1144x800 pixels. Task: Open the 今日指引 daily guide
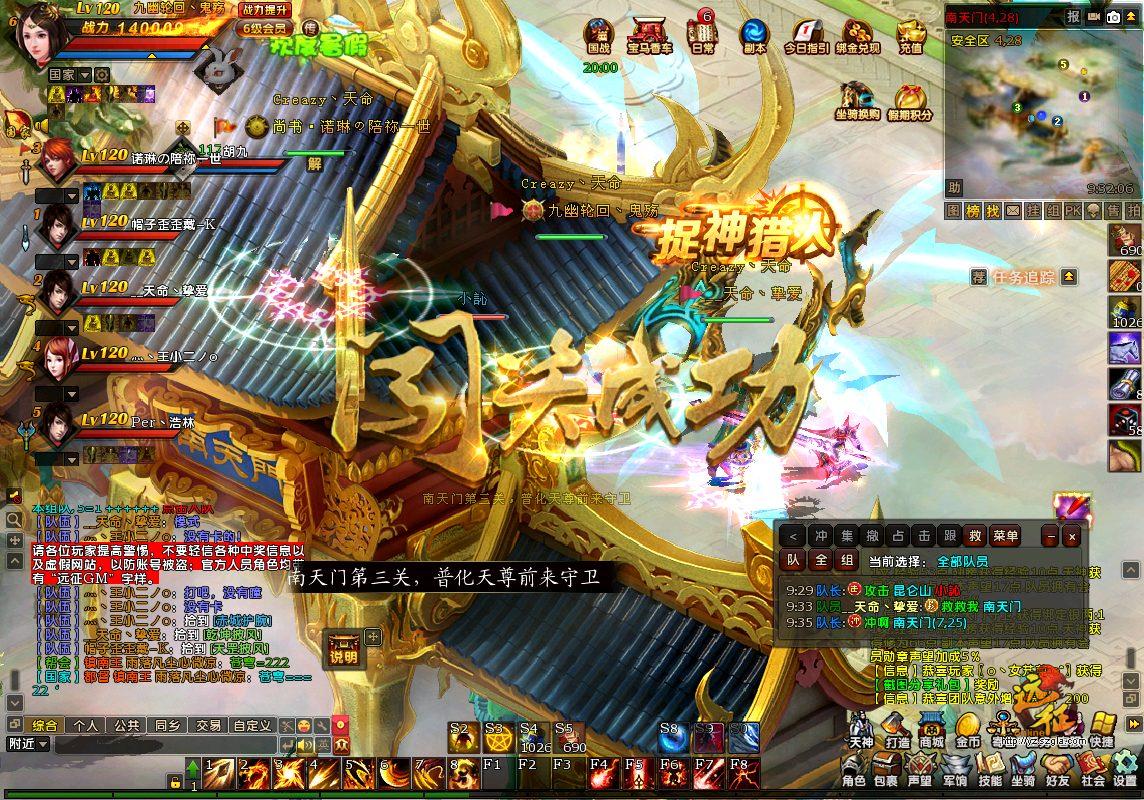point(806,35)
